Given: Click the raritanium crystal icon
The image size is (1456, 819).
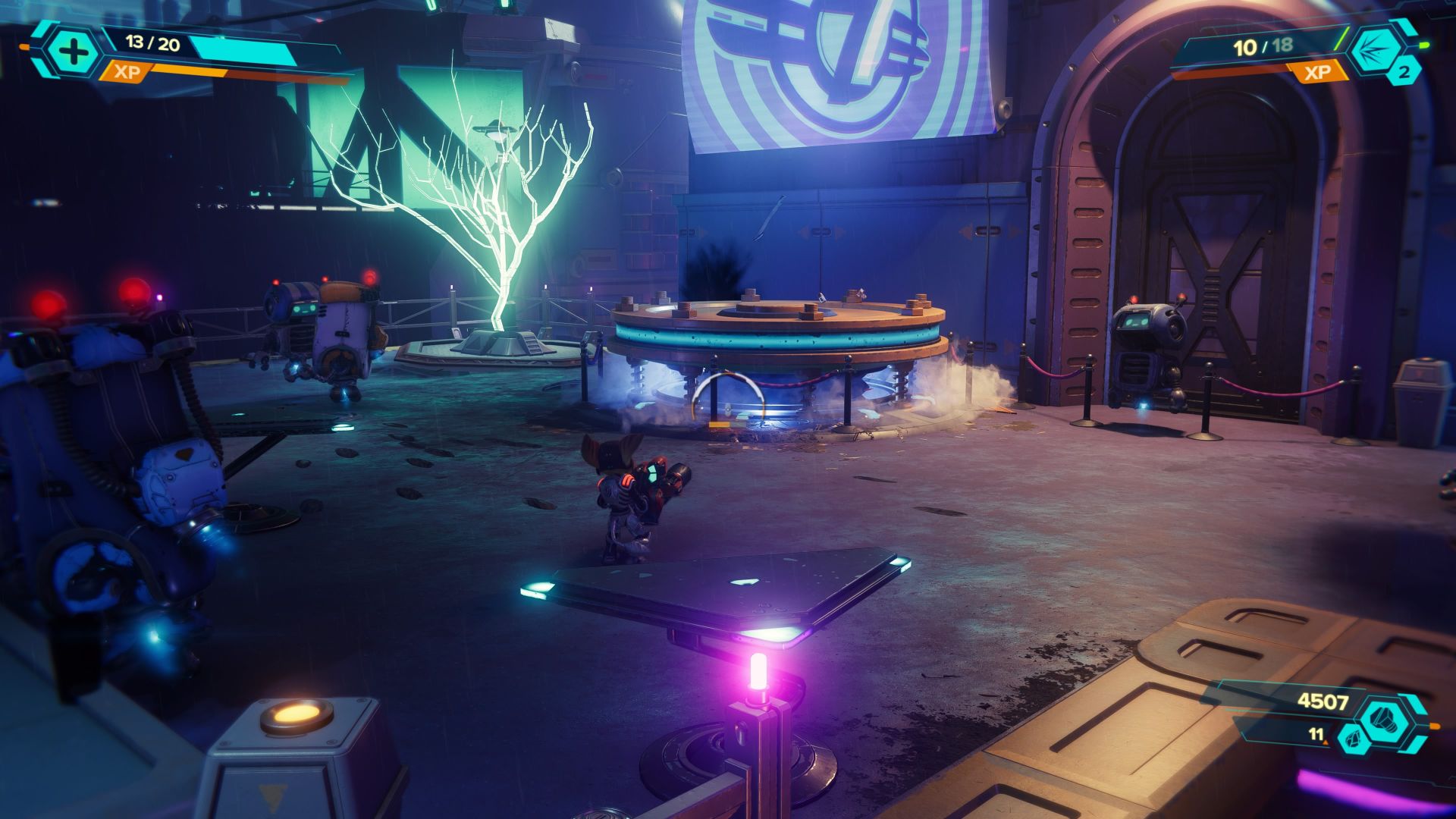Looking at the screenshot, I should [x=1354, y=740].
